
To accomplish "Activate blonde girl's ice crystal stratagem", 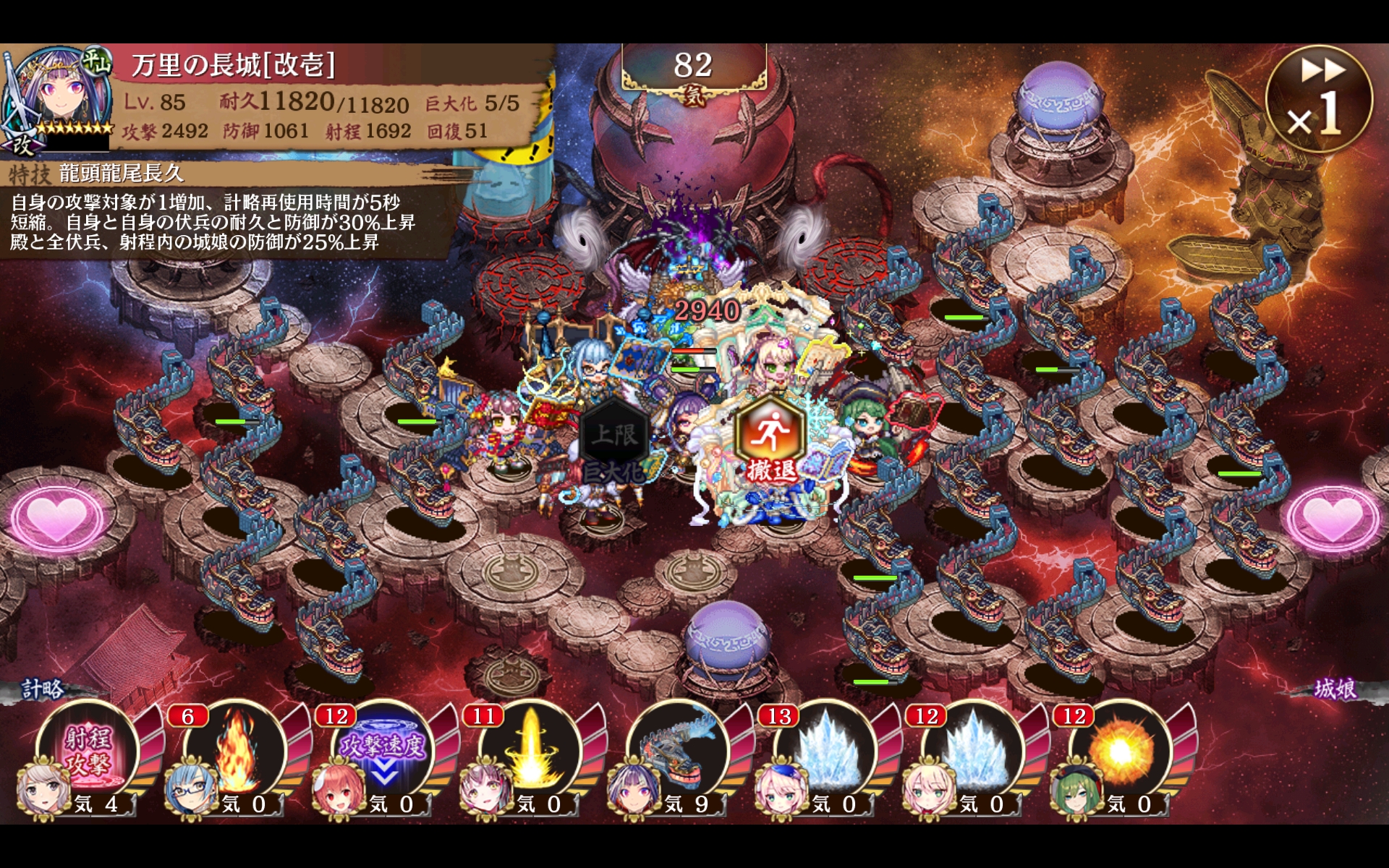I will point(974,754).
